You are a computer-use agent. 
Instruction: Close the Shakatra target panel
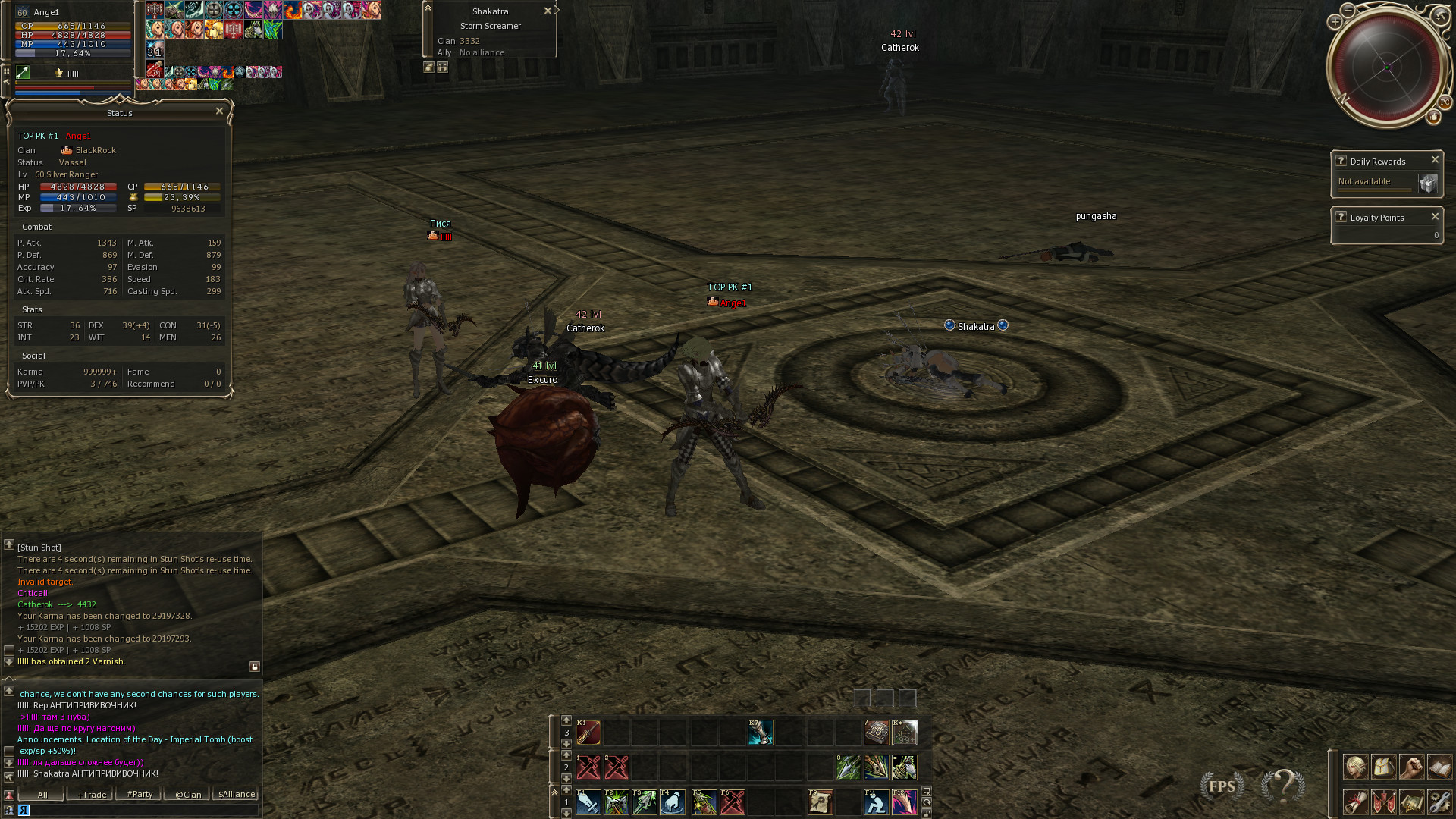pos(548,11)
